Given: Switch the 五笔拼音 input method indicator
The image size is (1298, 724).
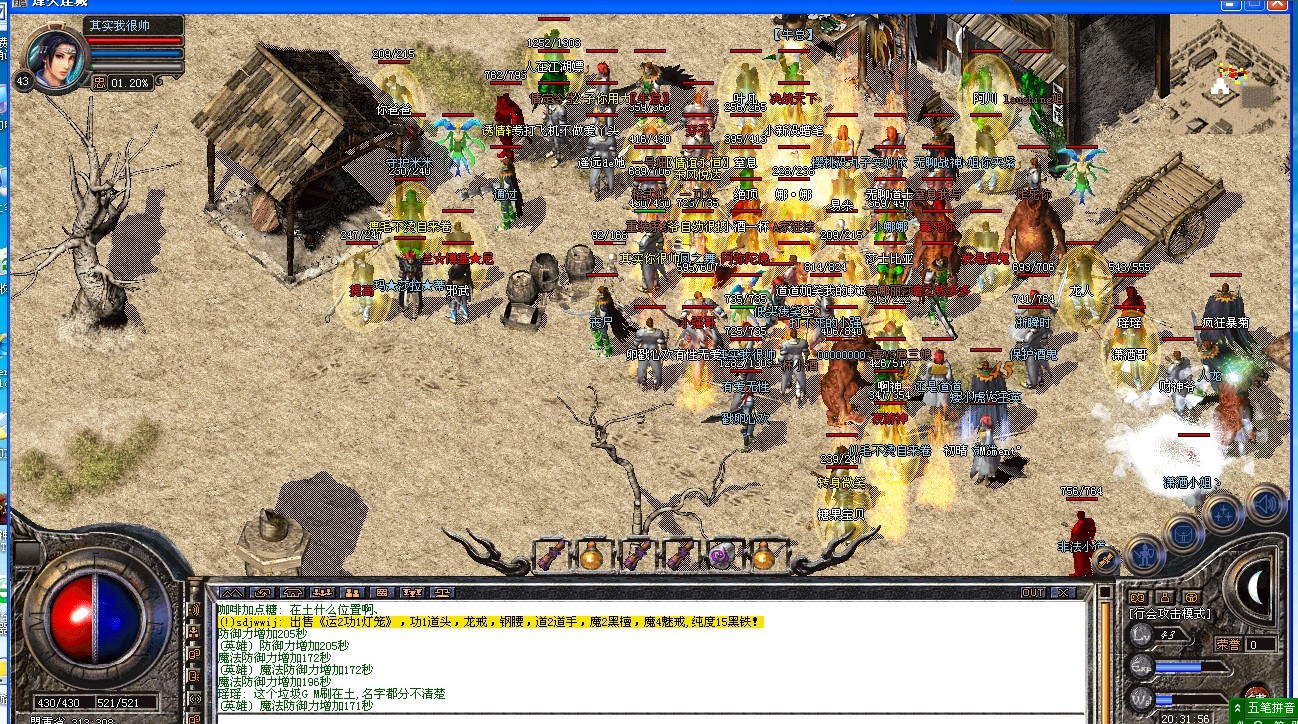Looking at the screenshot, I should point(1272,707).
